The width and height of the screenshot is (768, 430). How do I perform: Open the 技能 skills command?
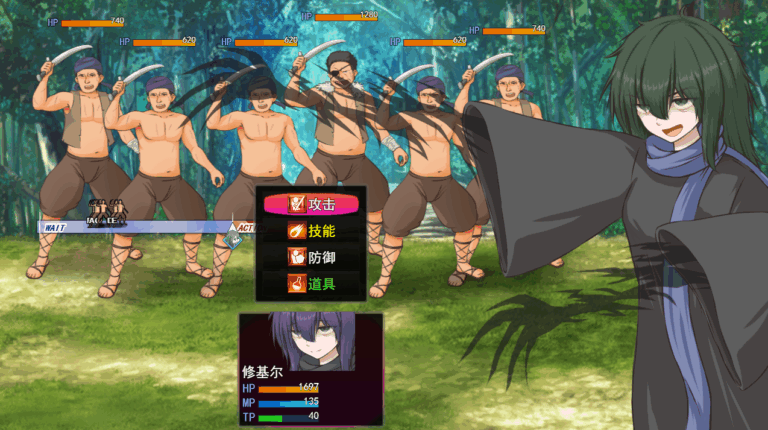point(310,231)
